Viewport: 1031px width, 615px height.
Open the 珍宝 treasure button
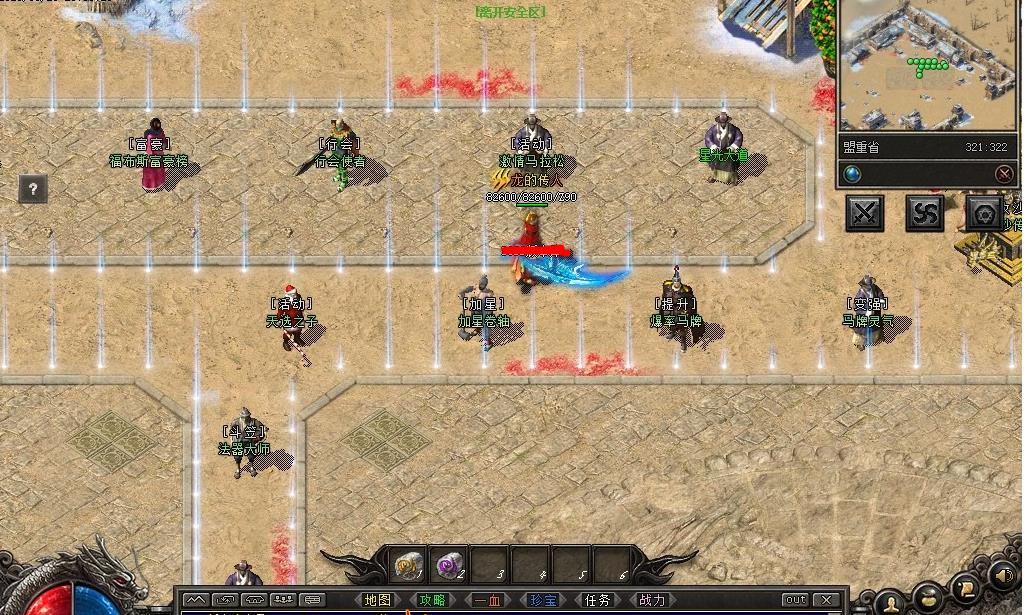click(543, 600)
